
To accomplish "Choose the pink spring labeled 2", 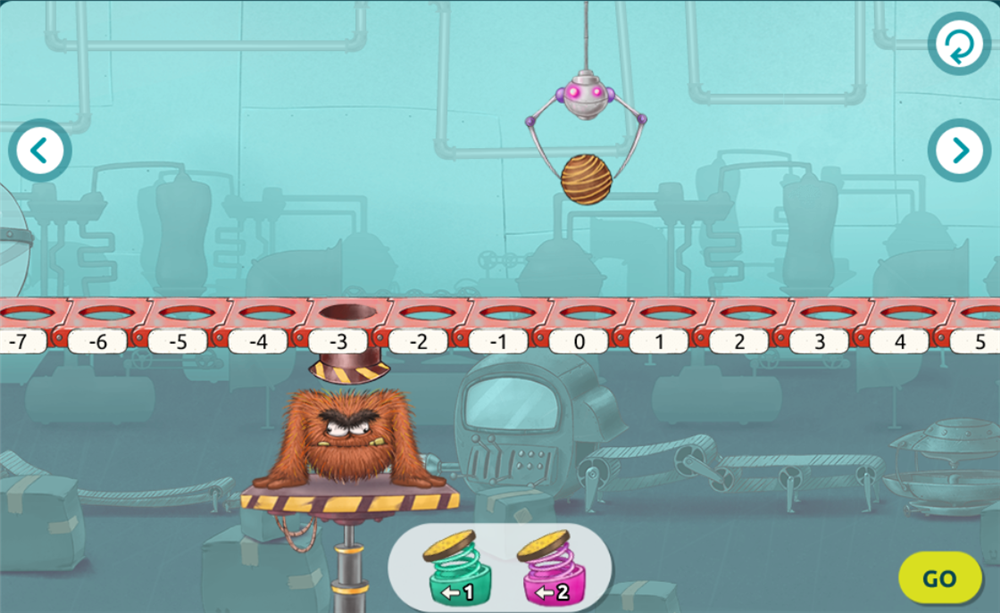I will coord(544,568).
